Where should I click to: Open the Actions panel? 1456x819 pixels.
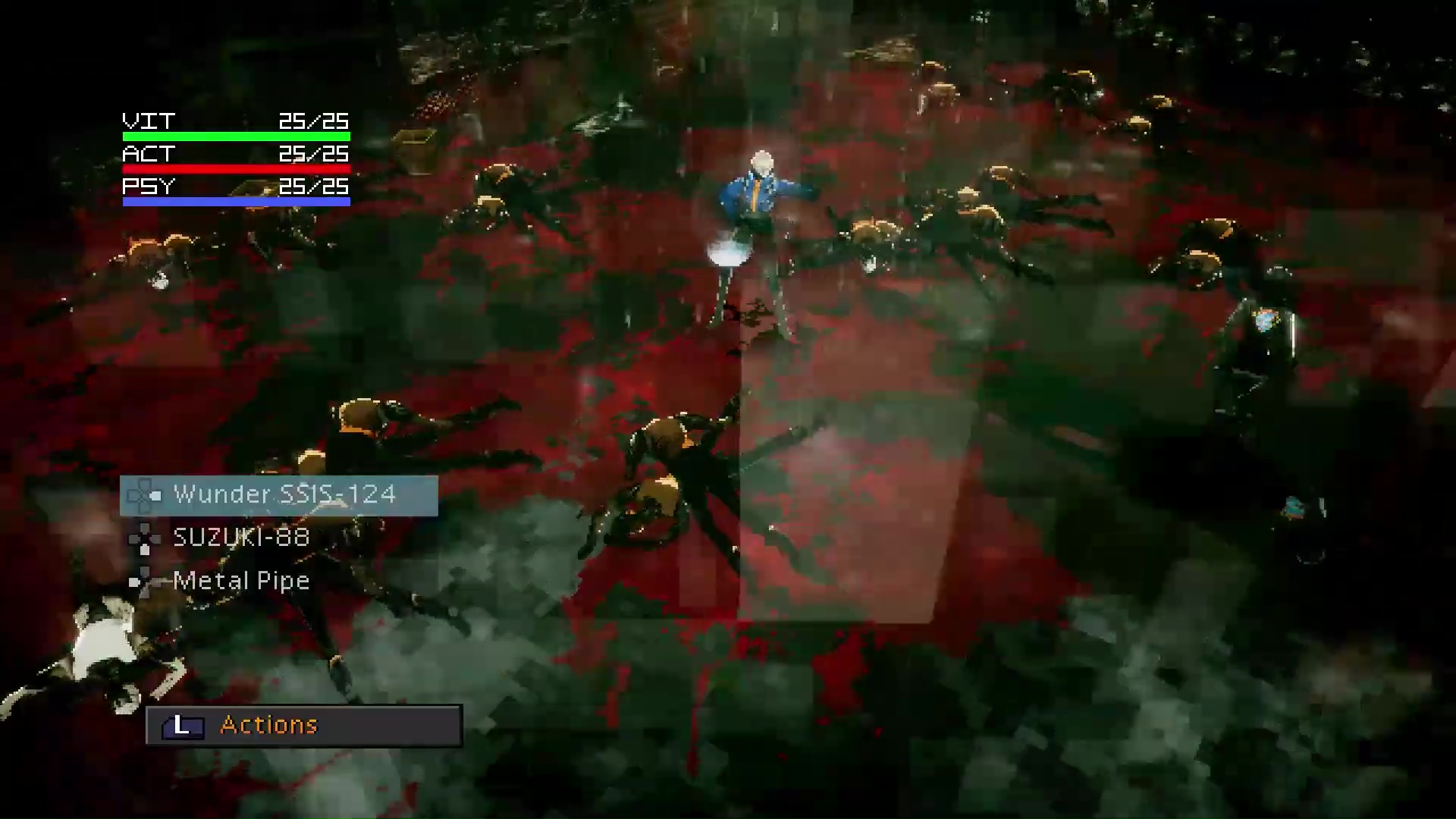tap(303, 725)
